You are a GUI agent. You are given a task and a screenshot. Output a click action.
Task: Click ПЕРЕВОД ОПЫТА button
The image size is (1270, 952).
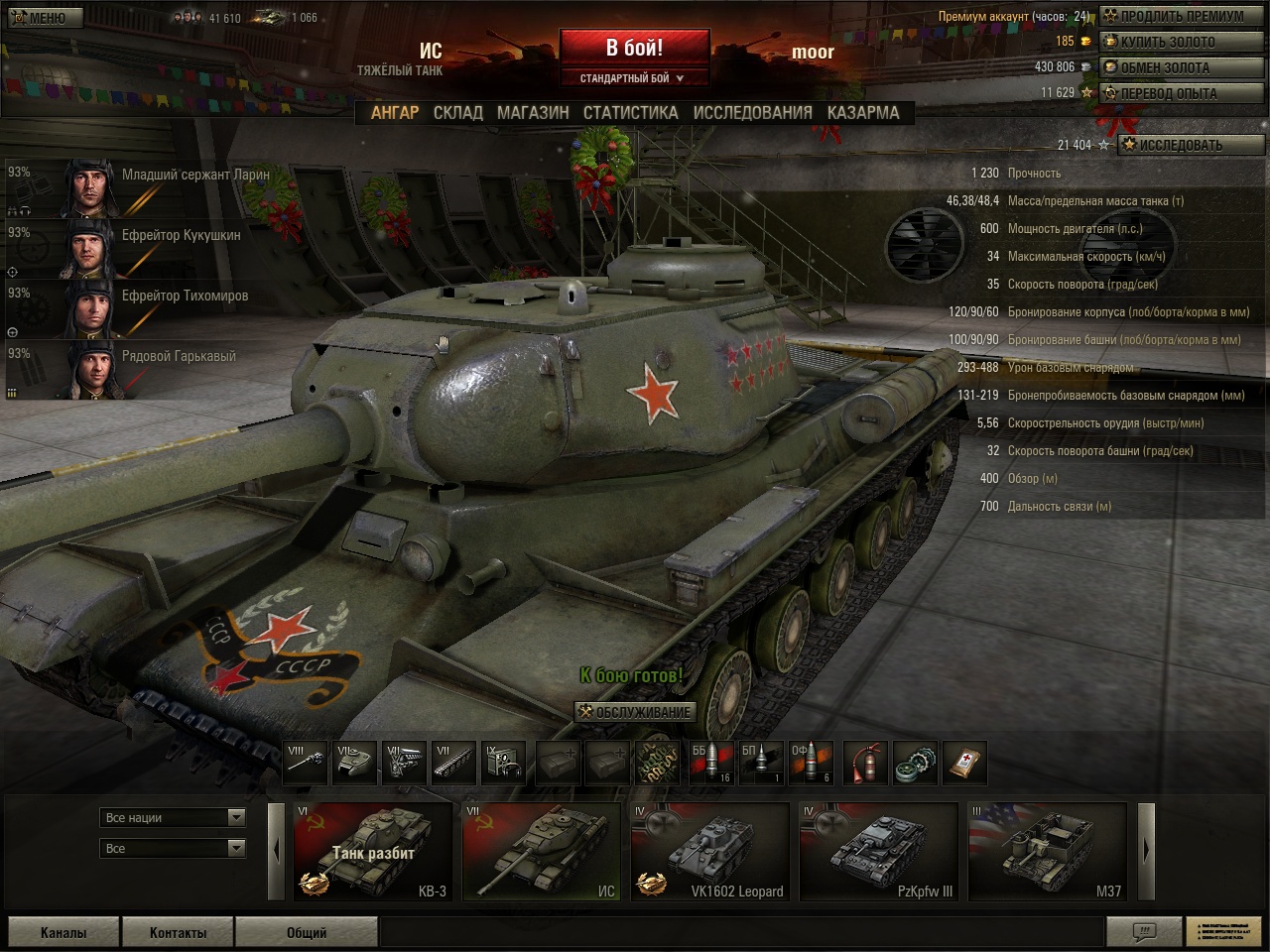(x=1181, y=93)
